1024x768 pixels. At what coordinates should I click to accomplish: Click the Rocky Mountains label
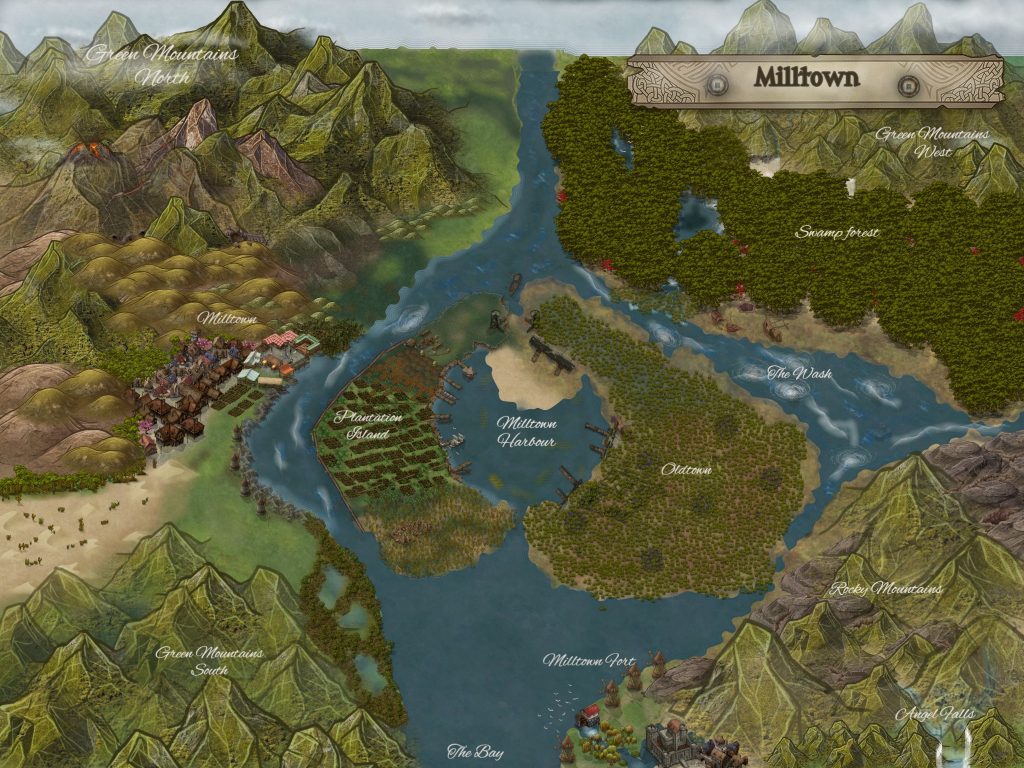coord(885,588)
